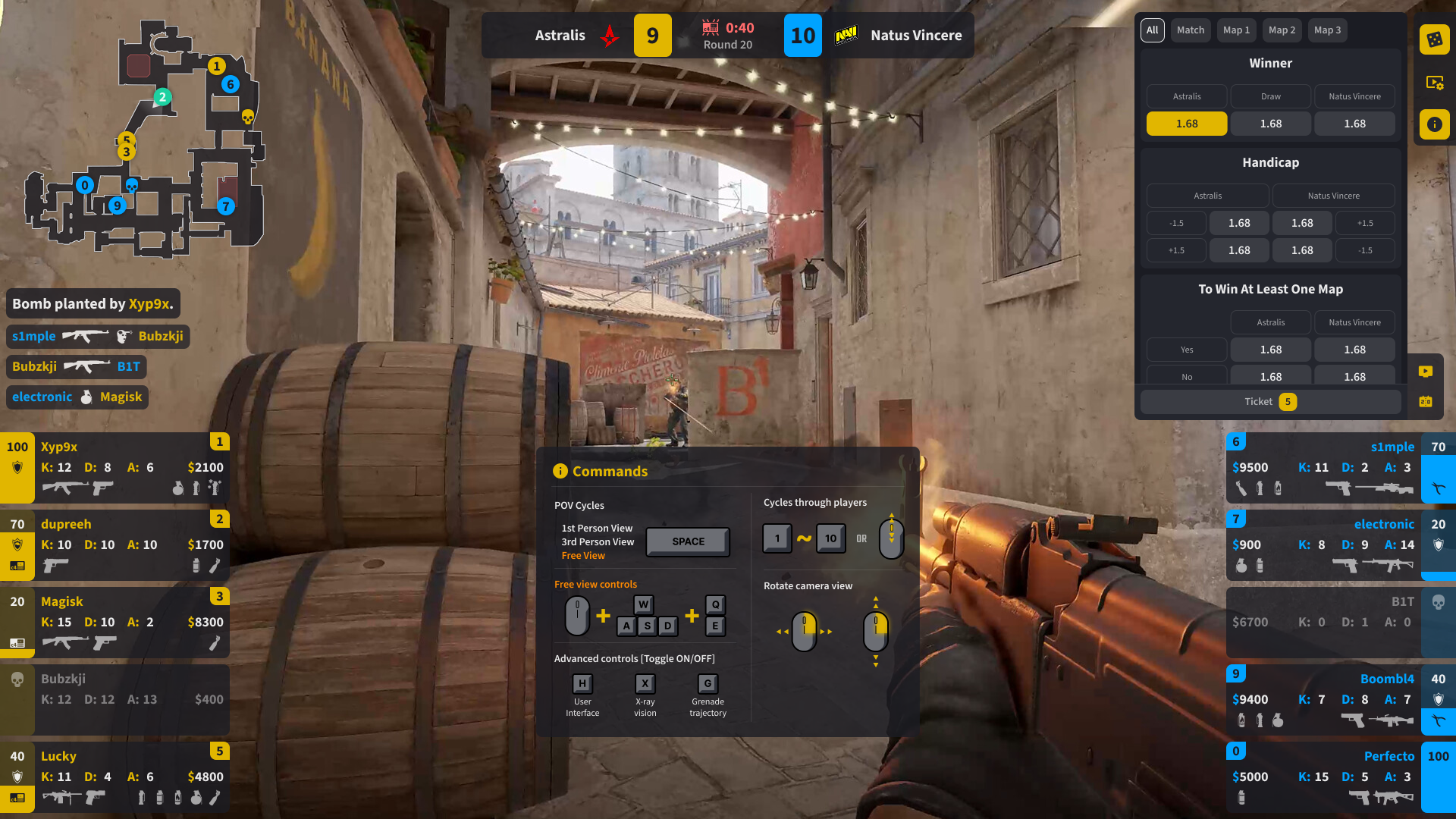Bet on Natus Vincere to win

(x=1354, y=124)
